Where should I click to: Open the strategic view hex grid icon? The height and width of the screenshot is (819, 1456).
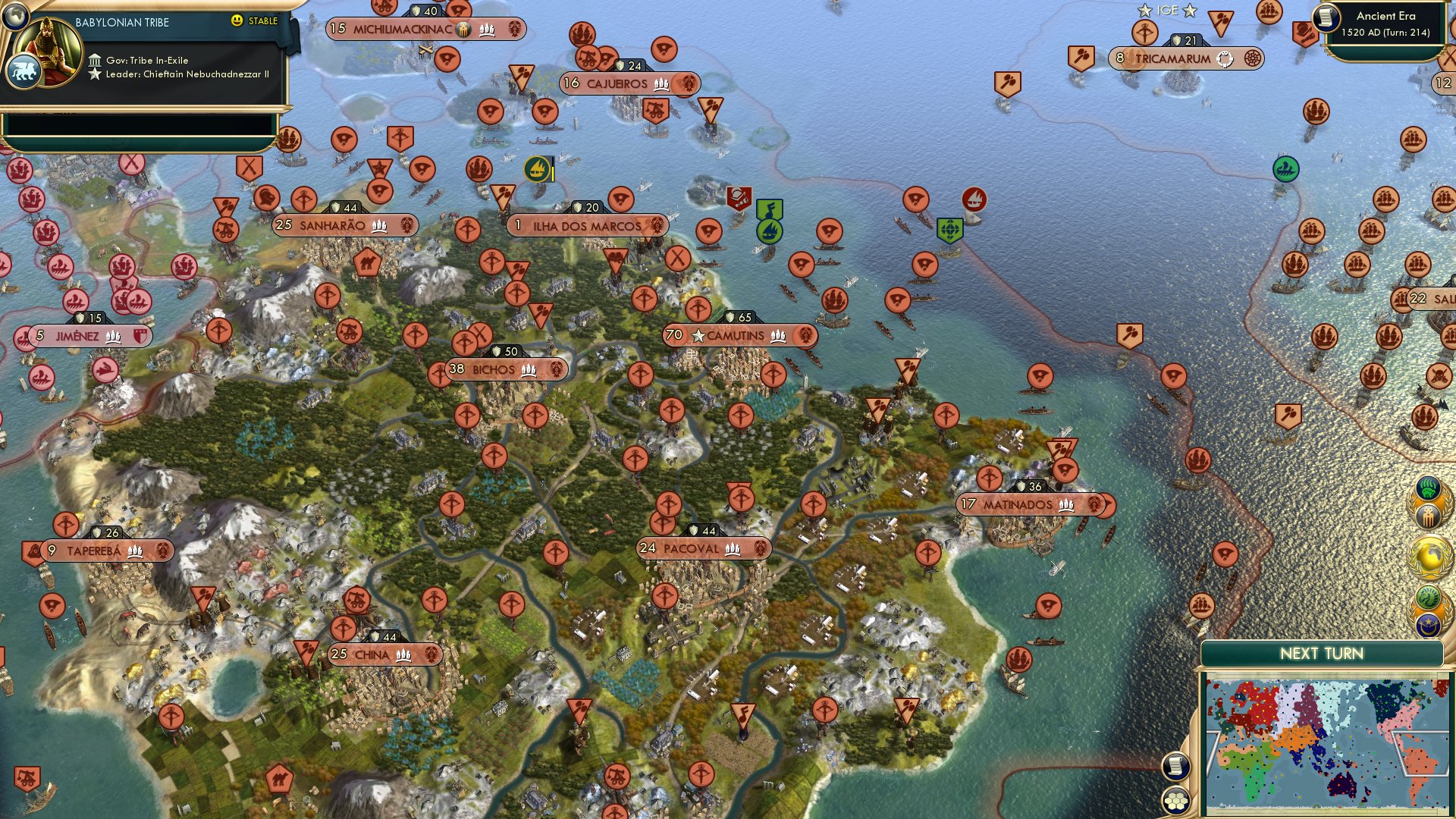pos(1176,800)
